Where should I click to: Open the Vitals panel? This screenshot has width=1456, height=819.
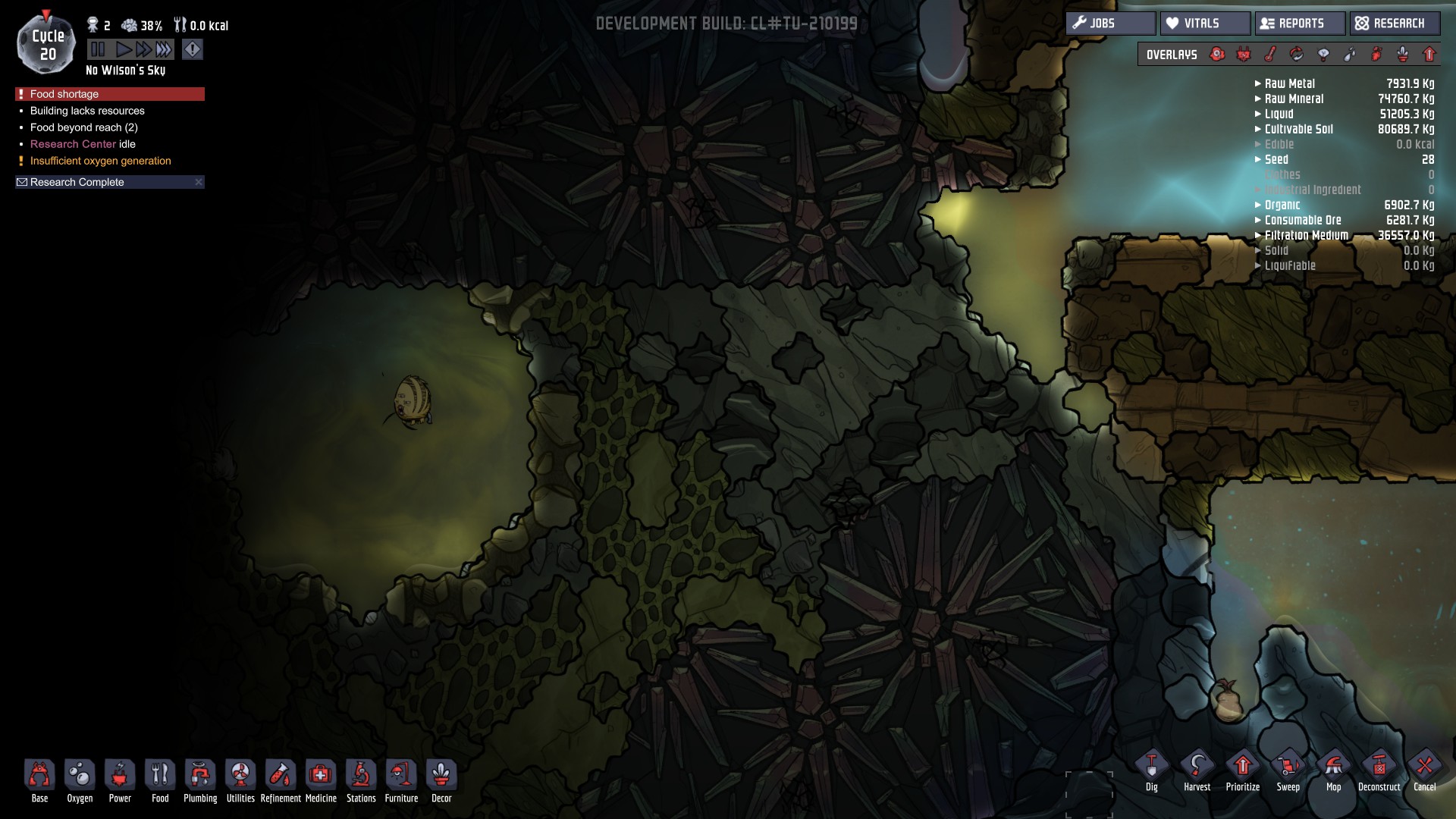click(1205, 24)
